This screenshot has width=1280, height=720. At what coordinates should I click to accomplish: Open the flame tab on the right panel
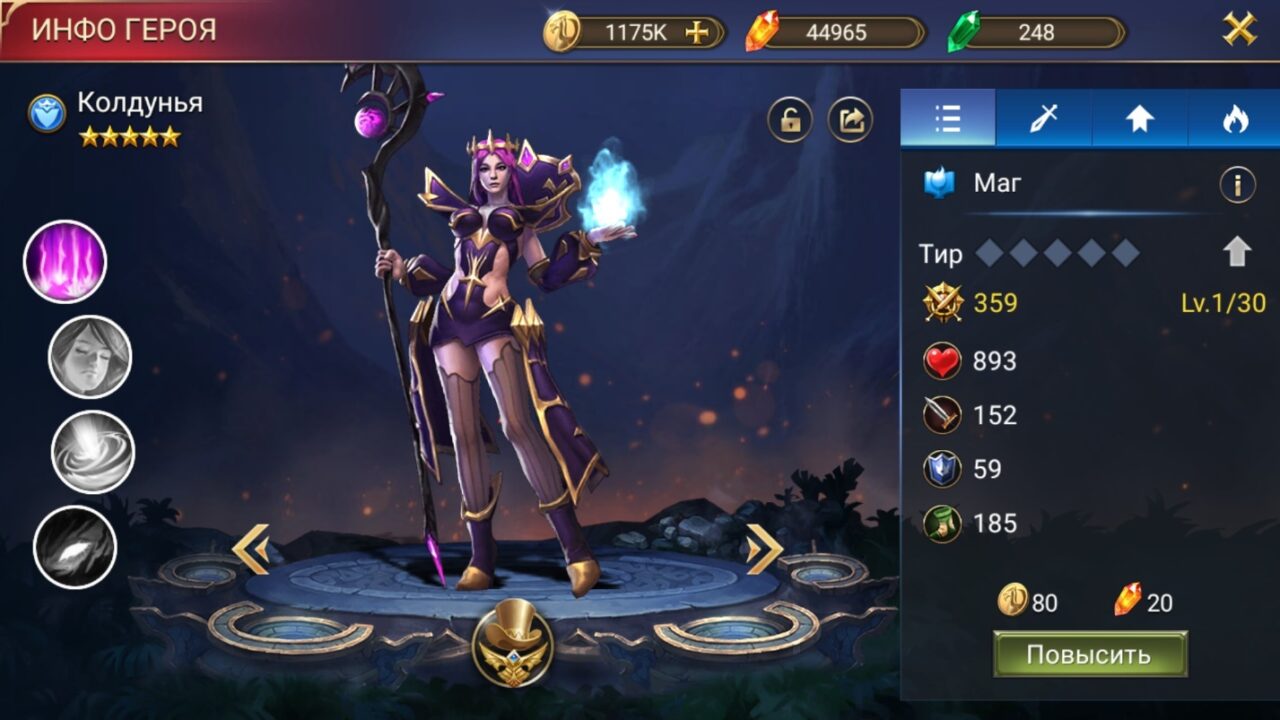(1234, 120)
